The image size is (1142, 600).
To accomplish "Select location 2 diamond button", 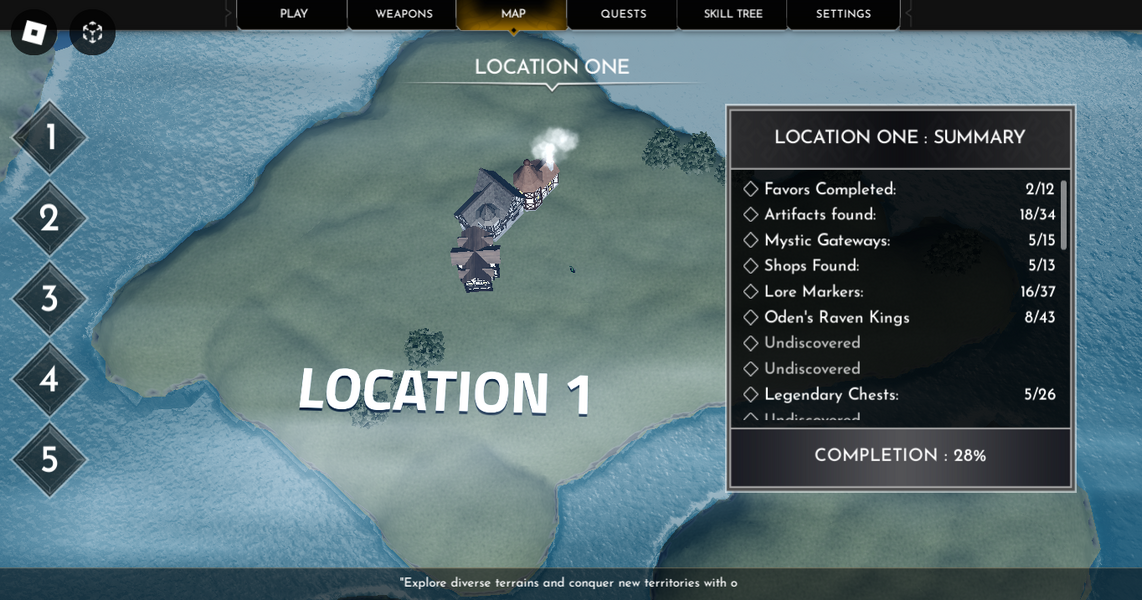I will [x=49, y=218].
